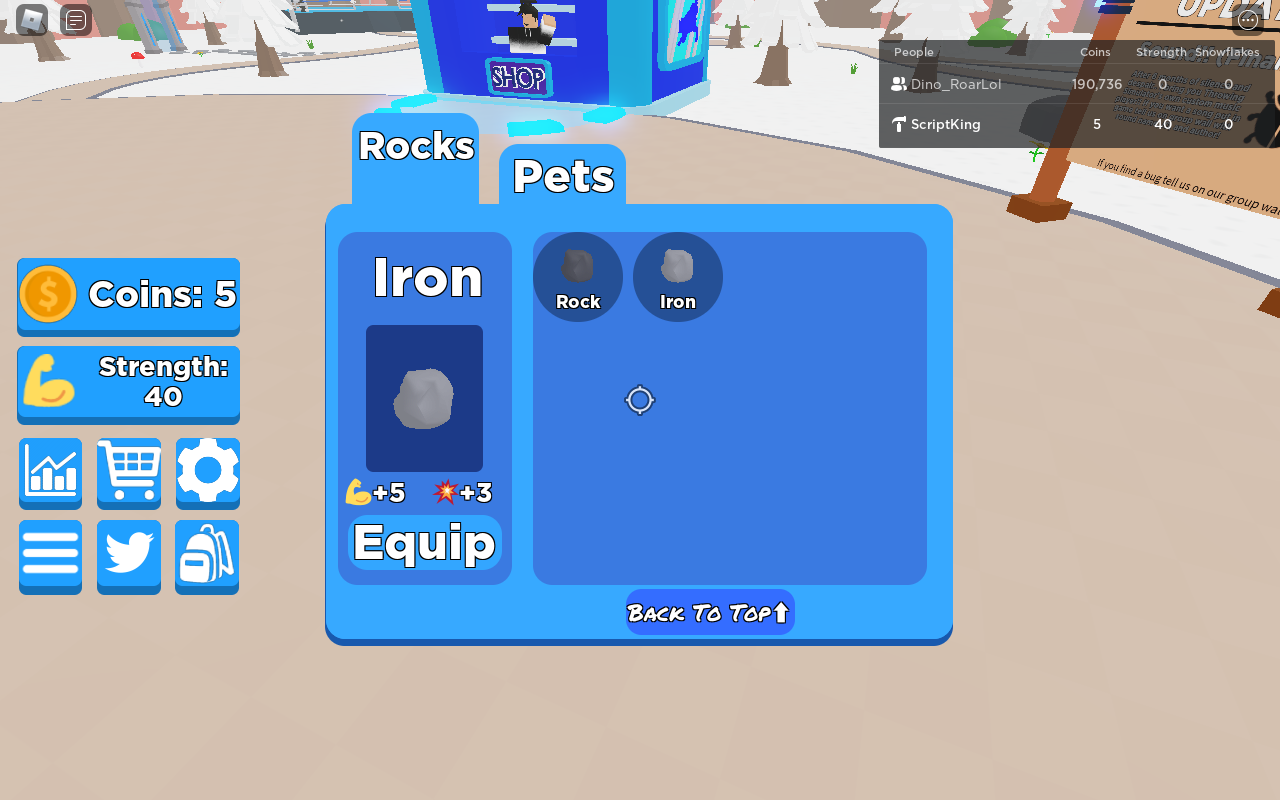Image resolution: width=1280 pixels, height=800 pixels.
Task: Open the Twitter codes panel
Action: click(x=128, y=557)
